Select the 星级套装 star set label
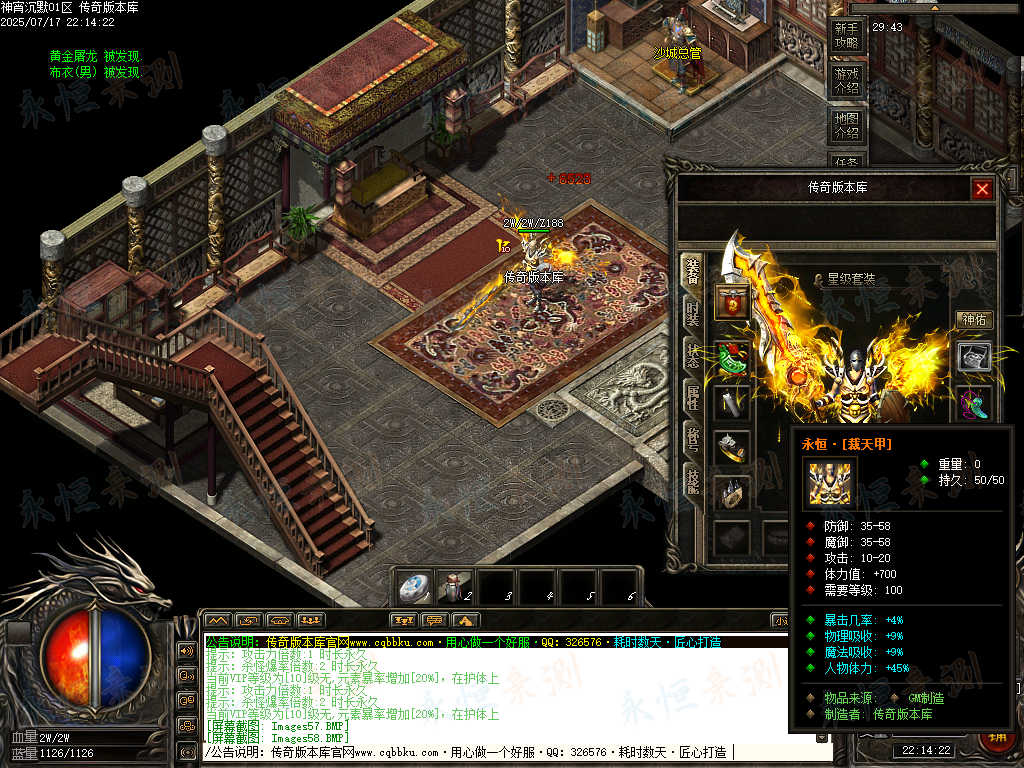 pyautogui.click(x=850, y=280)
